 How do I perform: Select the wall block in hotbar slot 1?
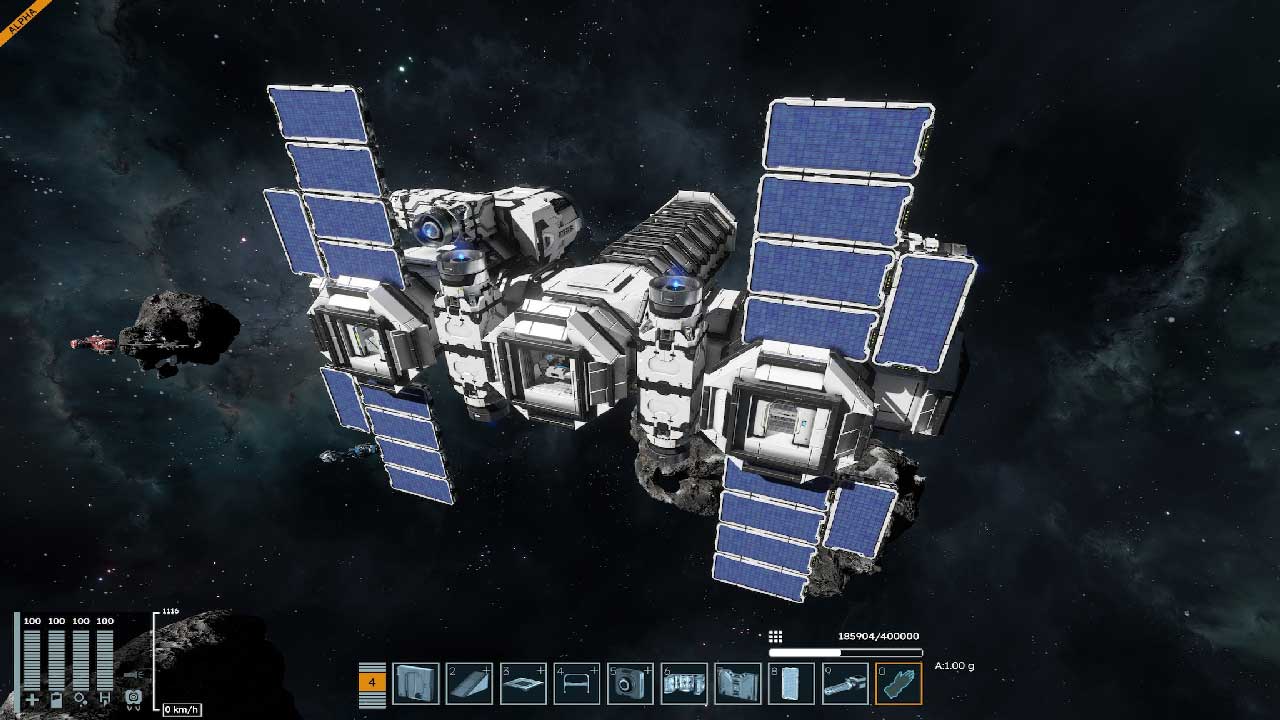click(x=415, y=683)
